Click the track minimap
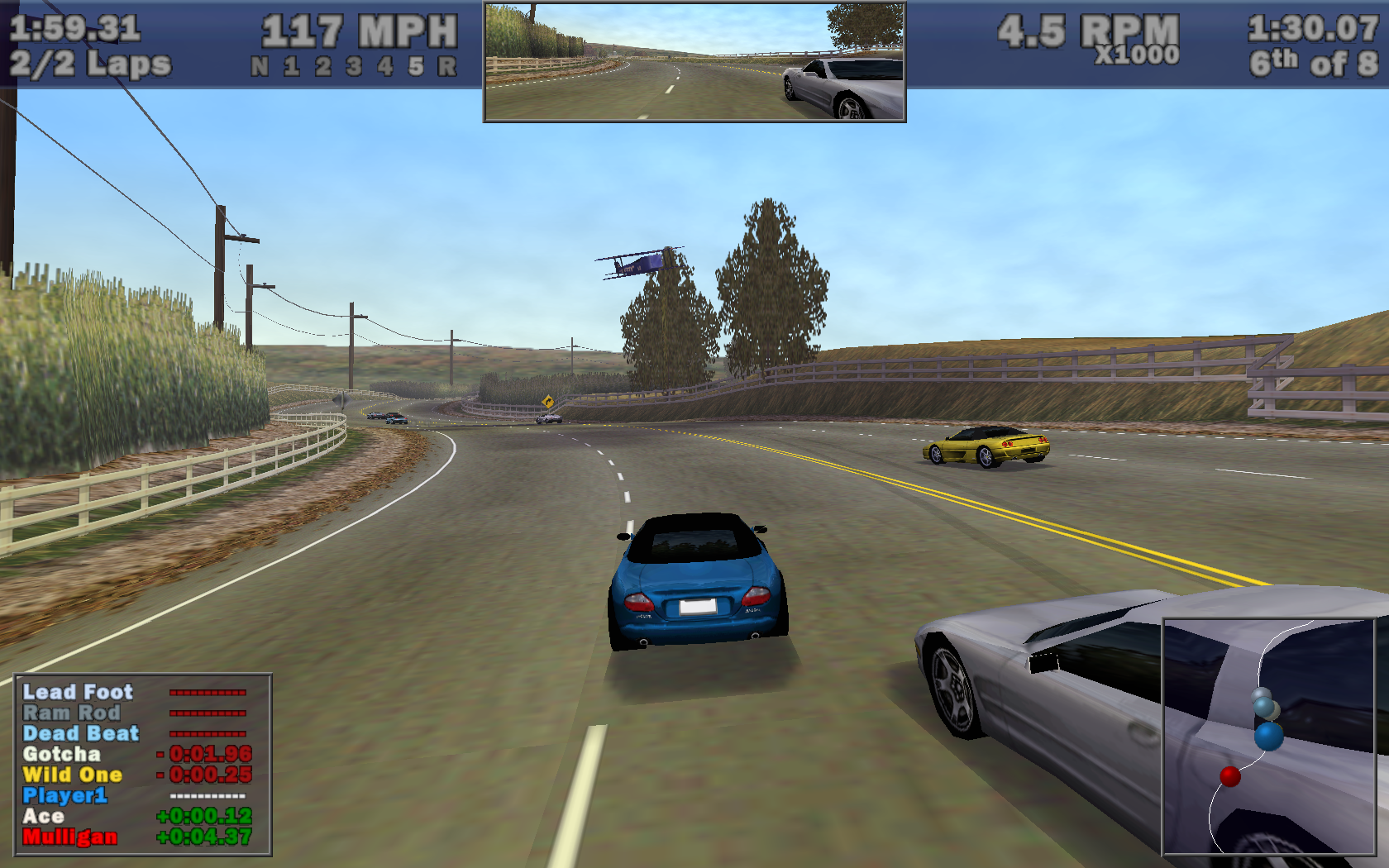The height and width of the screenshot is (868, 1389). coord(1269,737)
